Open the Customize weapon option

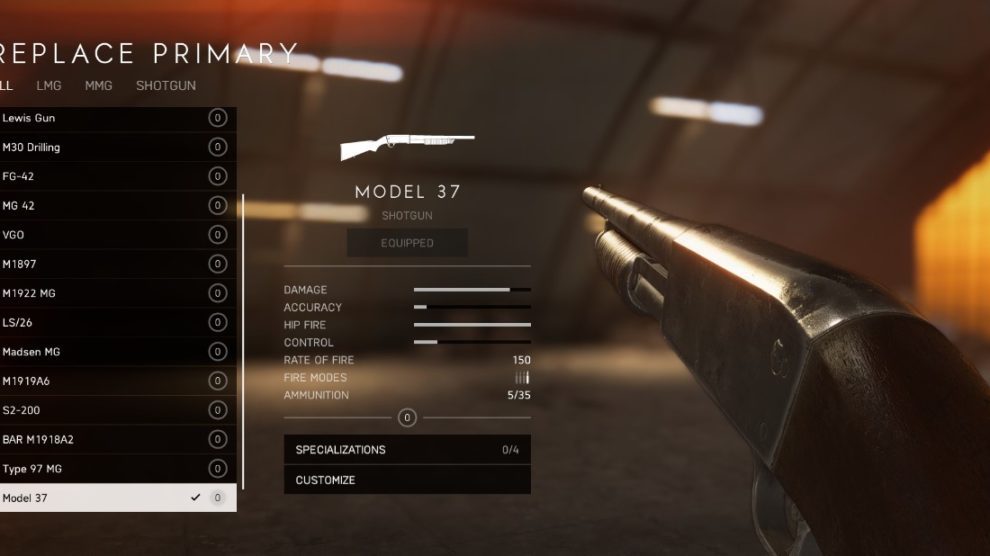click(407, 480)
